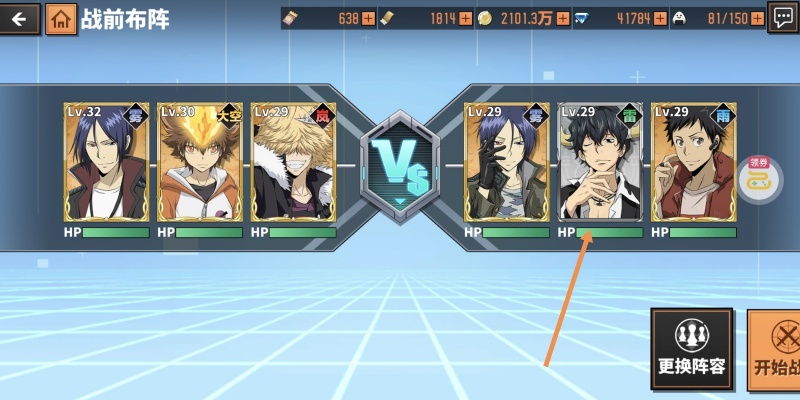Screen dimensions: 800x400
Task: Add the currency showing 1814
Action: click(465, 19)
